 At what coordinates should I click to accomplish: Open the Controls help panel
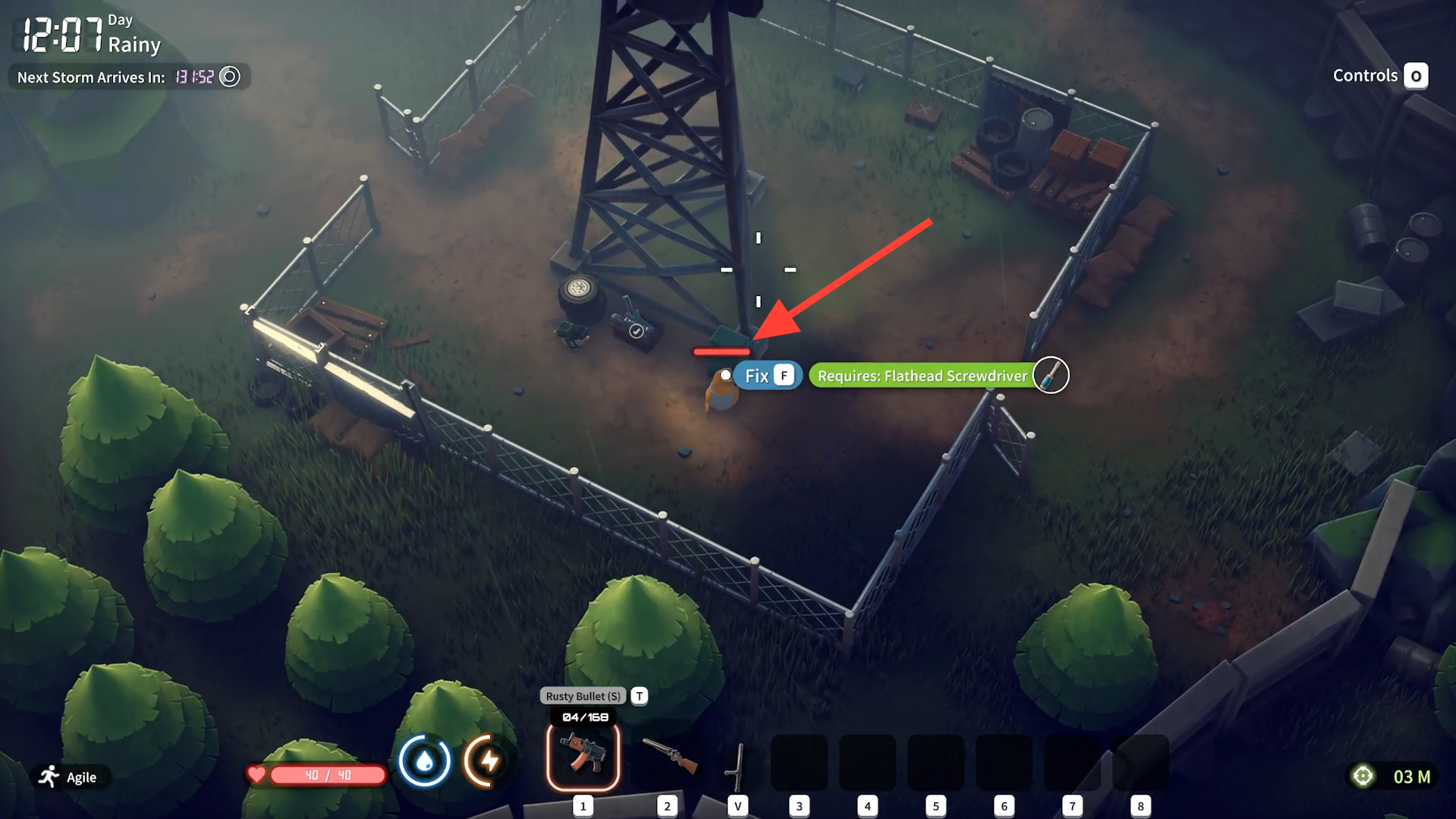1380,76
